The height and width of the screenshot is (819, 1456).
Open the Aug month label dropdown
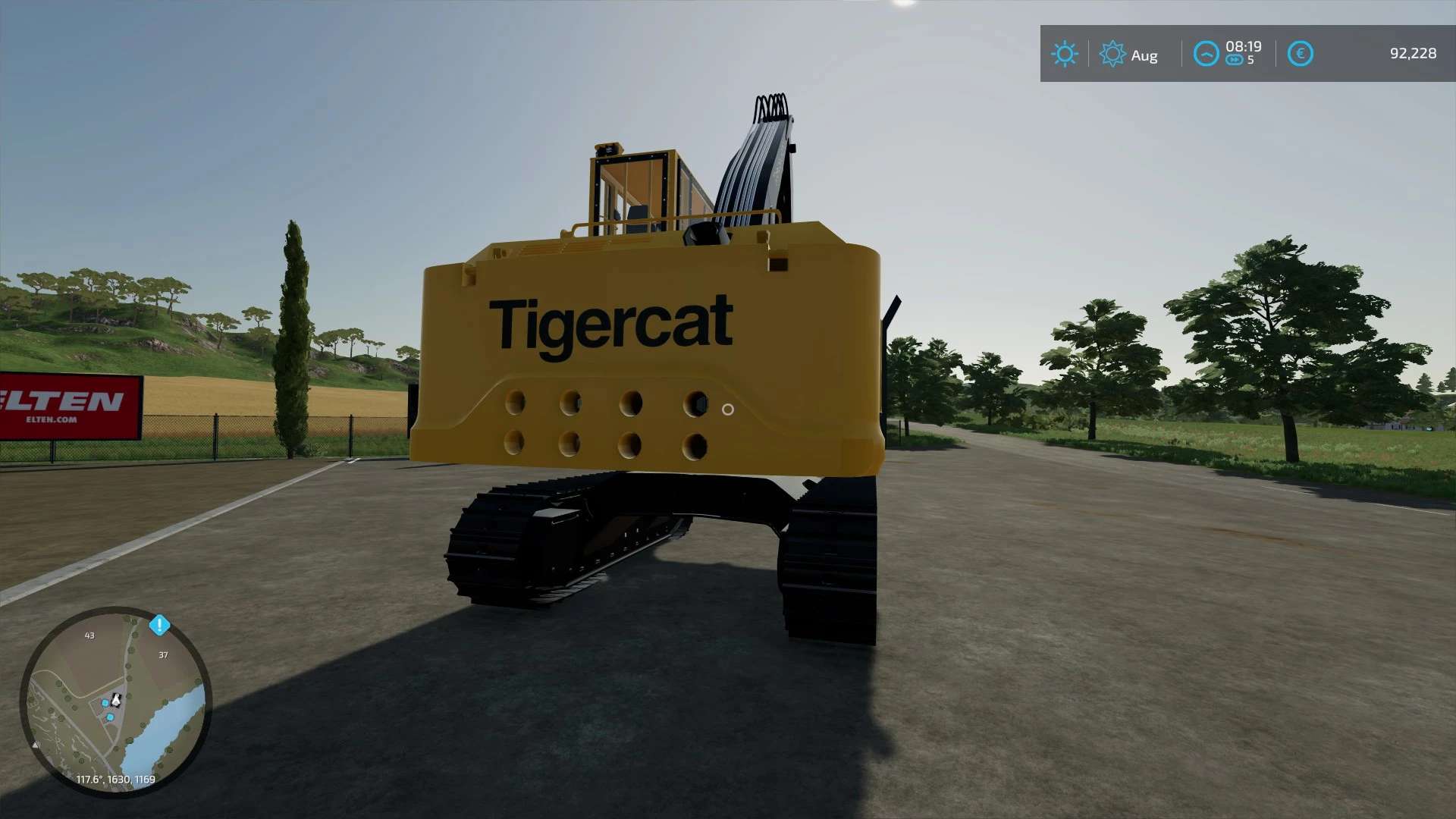pyautogui.click(x=1144, y=55)
